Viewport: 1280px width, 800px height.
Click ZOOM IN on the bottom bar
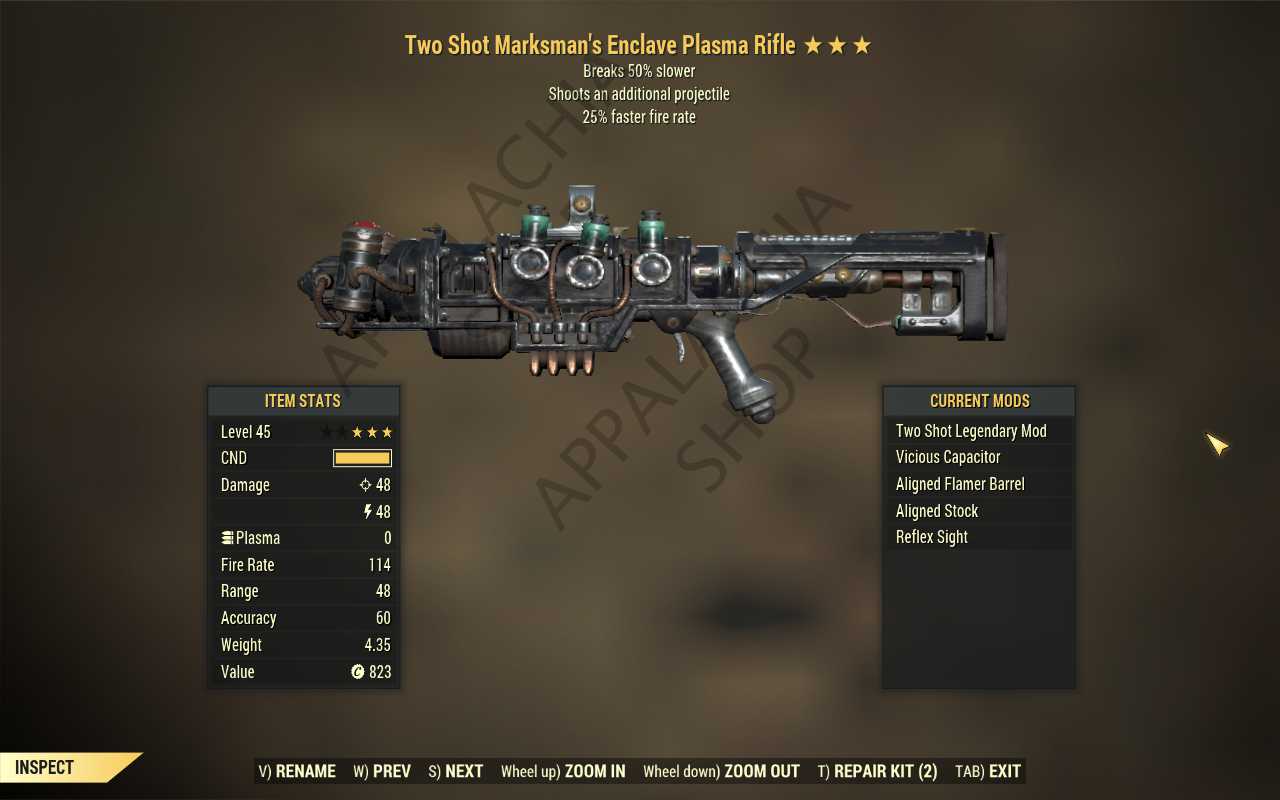[x=563, y=771]
